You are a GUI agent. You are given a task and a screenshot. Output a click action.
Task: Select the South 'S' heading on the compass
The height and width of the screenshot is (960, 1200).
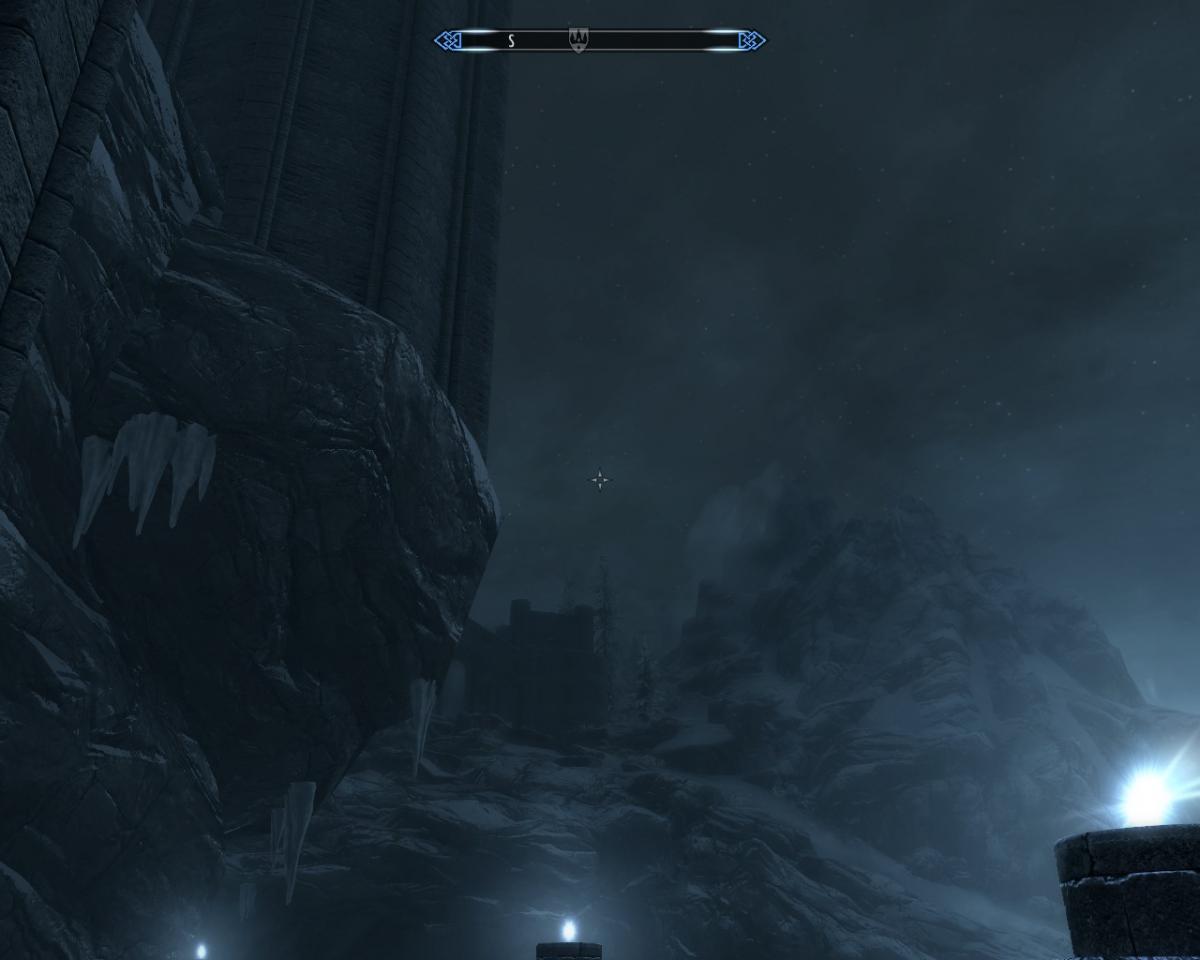[x=511, y=41]
